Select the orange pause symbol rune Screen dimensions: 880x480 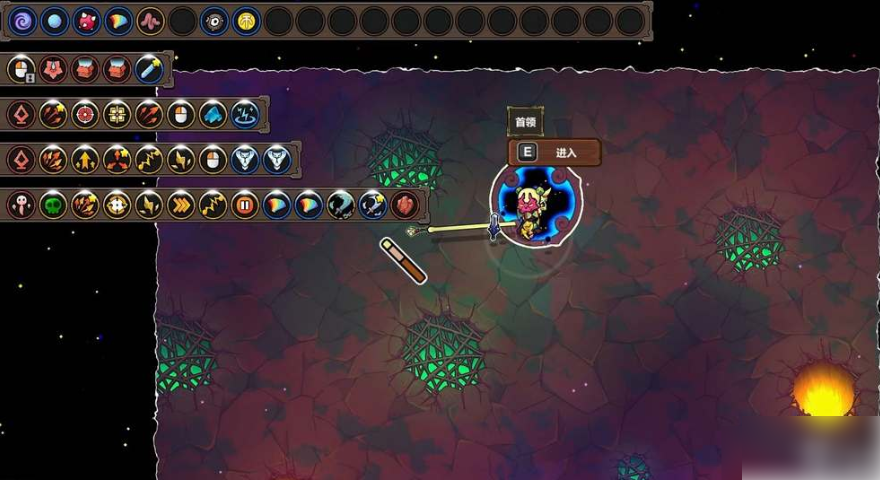[x=245, y=206]
